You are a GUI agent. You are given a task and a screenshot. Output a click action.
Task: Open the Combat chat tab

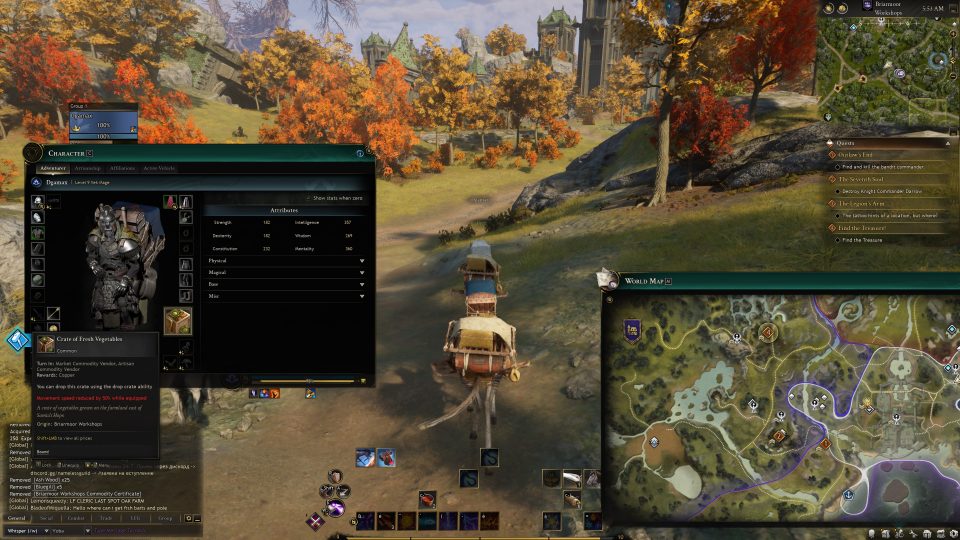(75, 518)
